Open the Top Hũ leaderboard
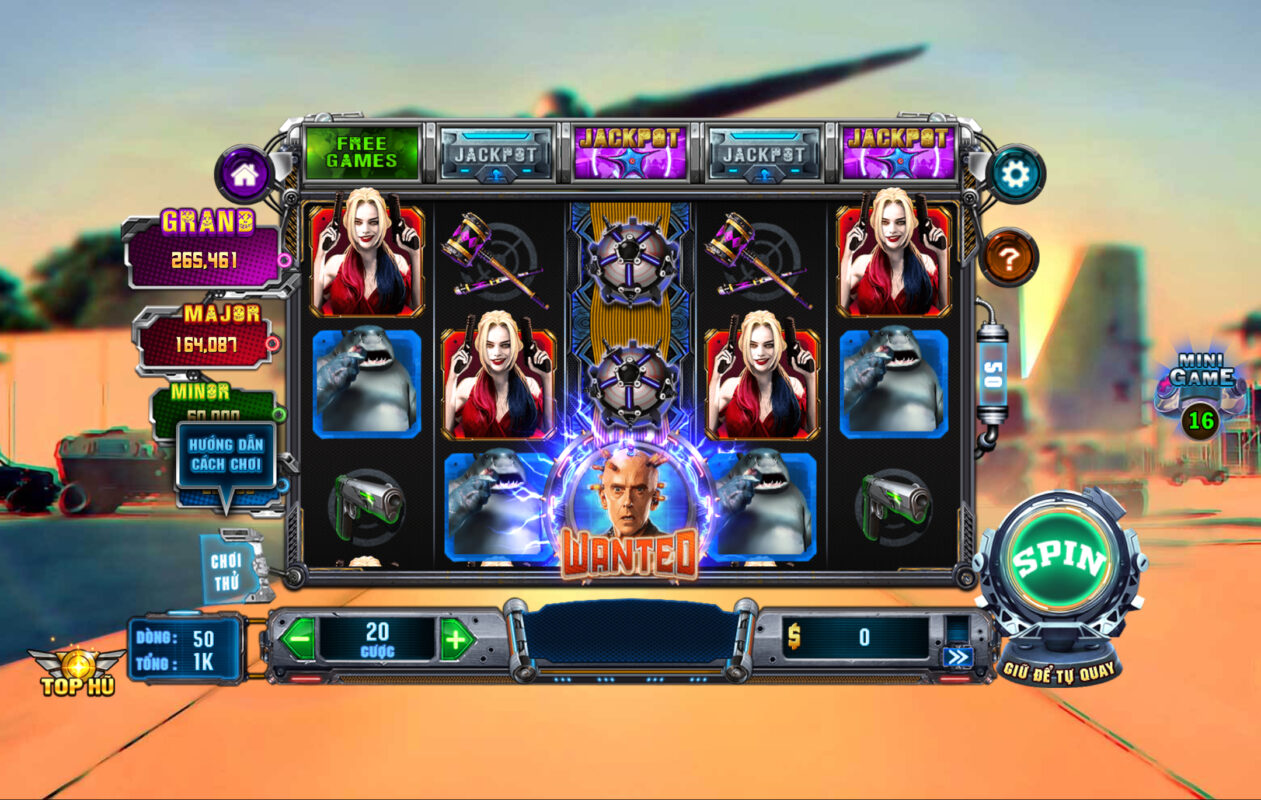Screen dimensions: 1261x800 click(x=77, y=671)
